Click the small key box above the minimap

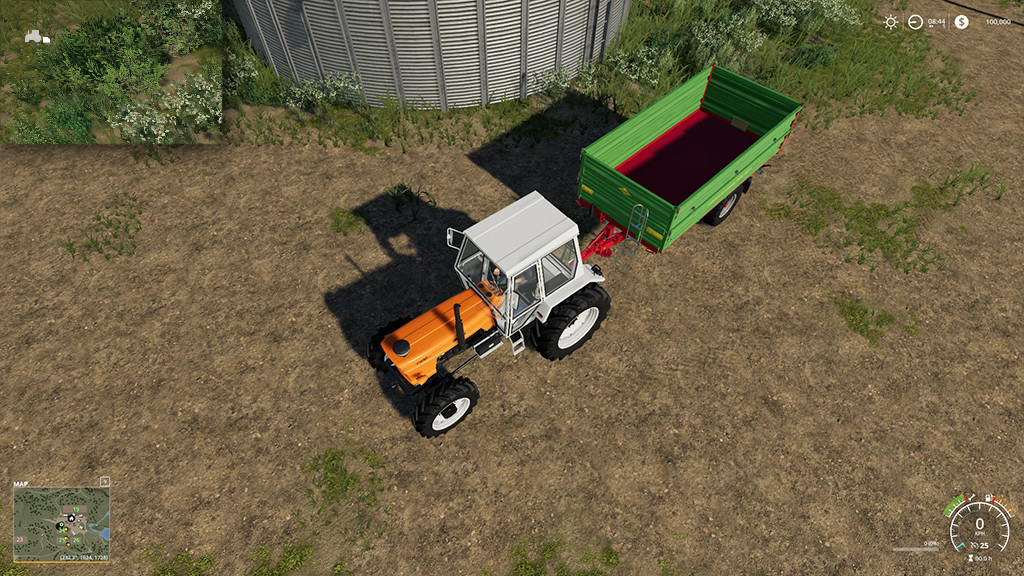[105, 482]
